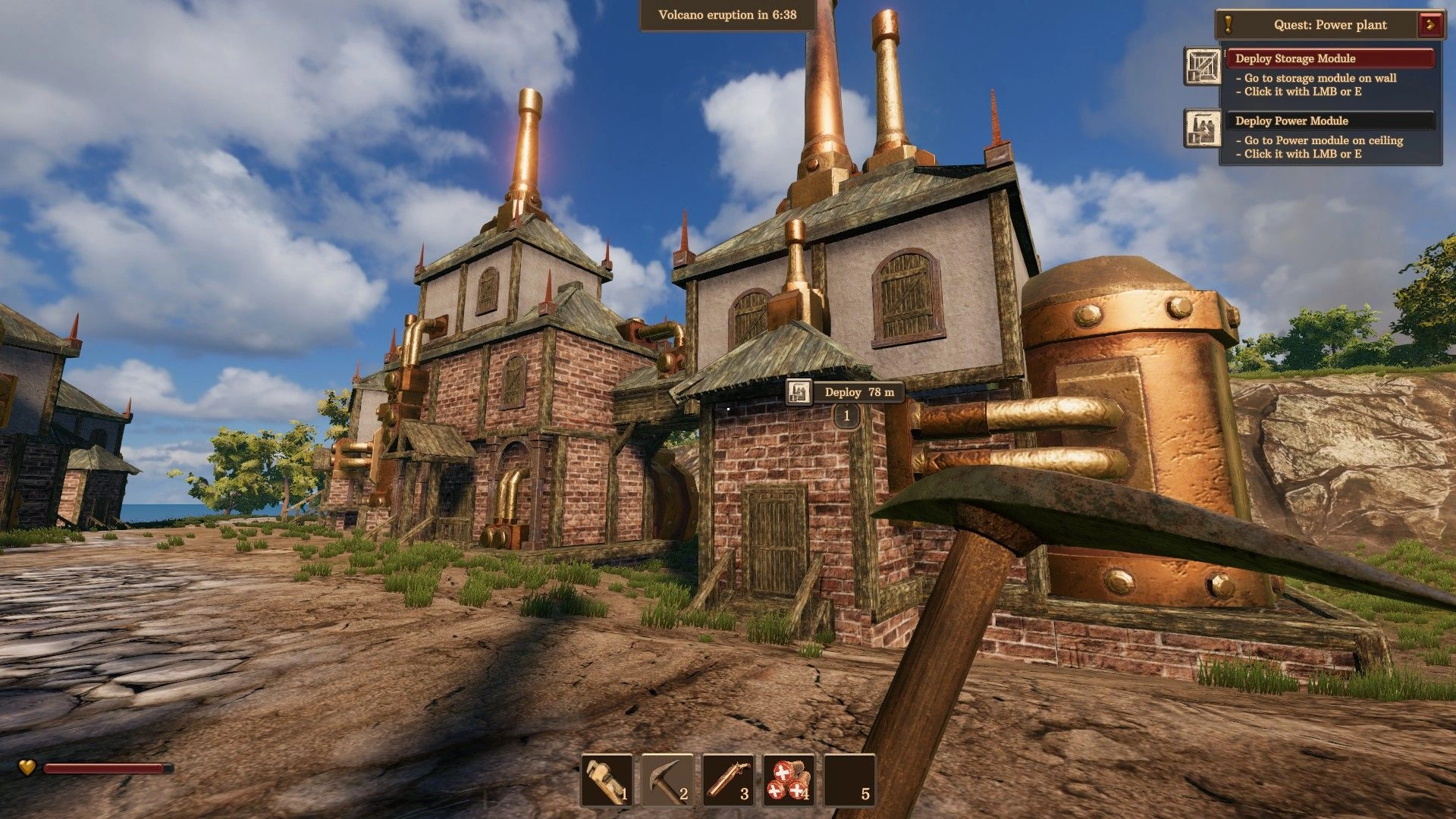The height and width of the screenshot is (819, 1456).
Task: Collapse the quest panel with the arrow button
Action: (x=1430, y=24)
